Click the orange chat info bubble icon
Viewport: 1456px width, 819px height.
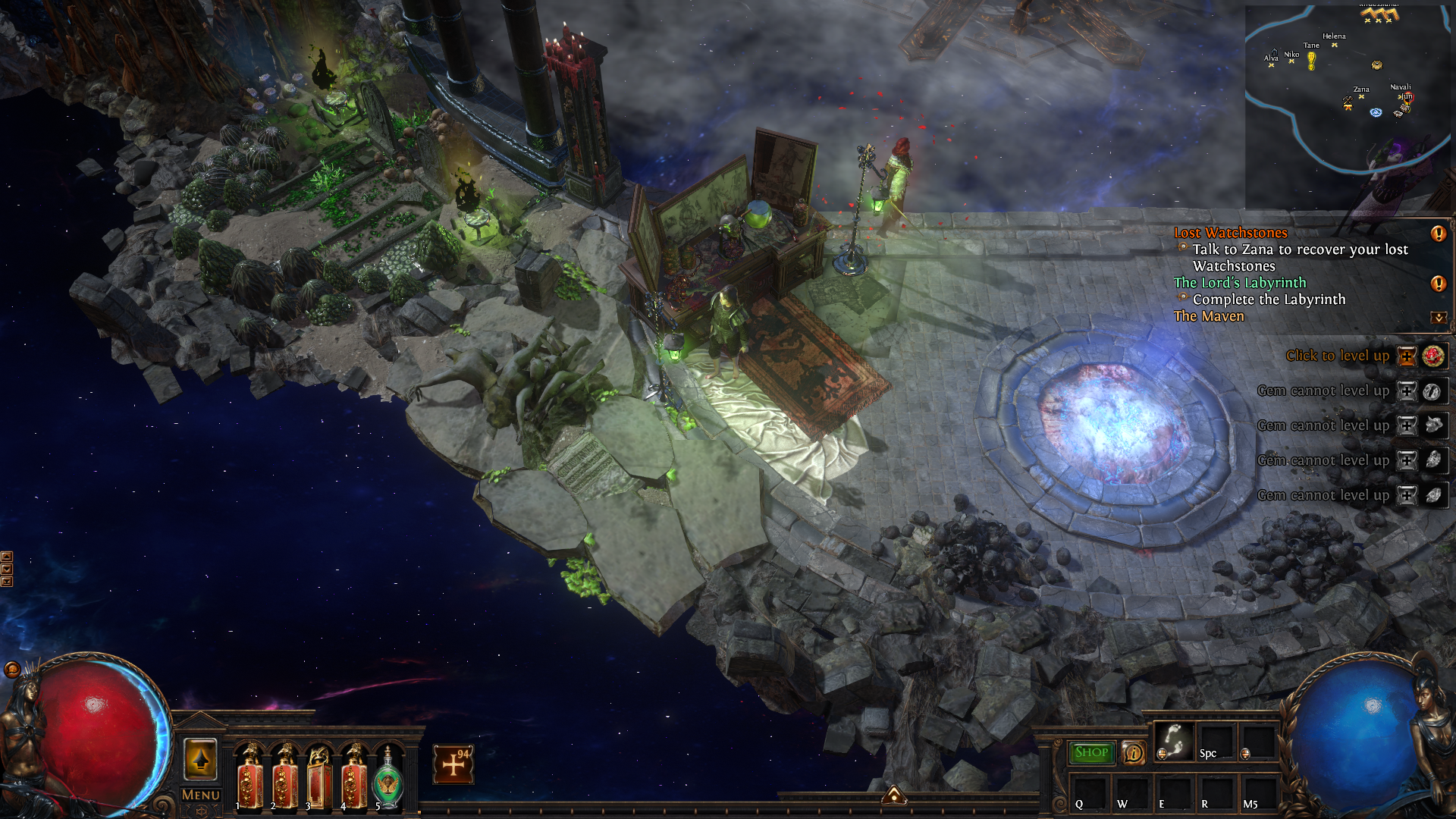point(1133,752)
